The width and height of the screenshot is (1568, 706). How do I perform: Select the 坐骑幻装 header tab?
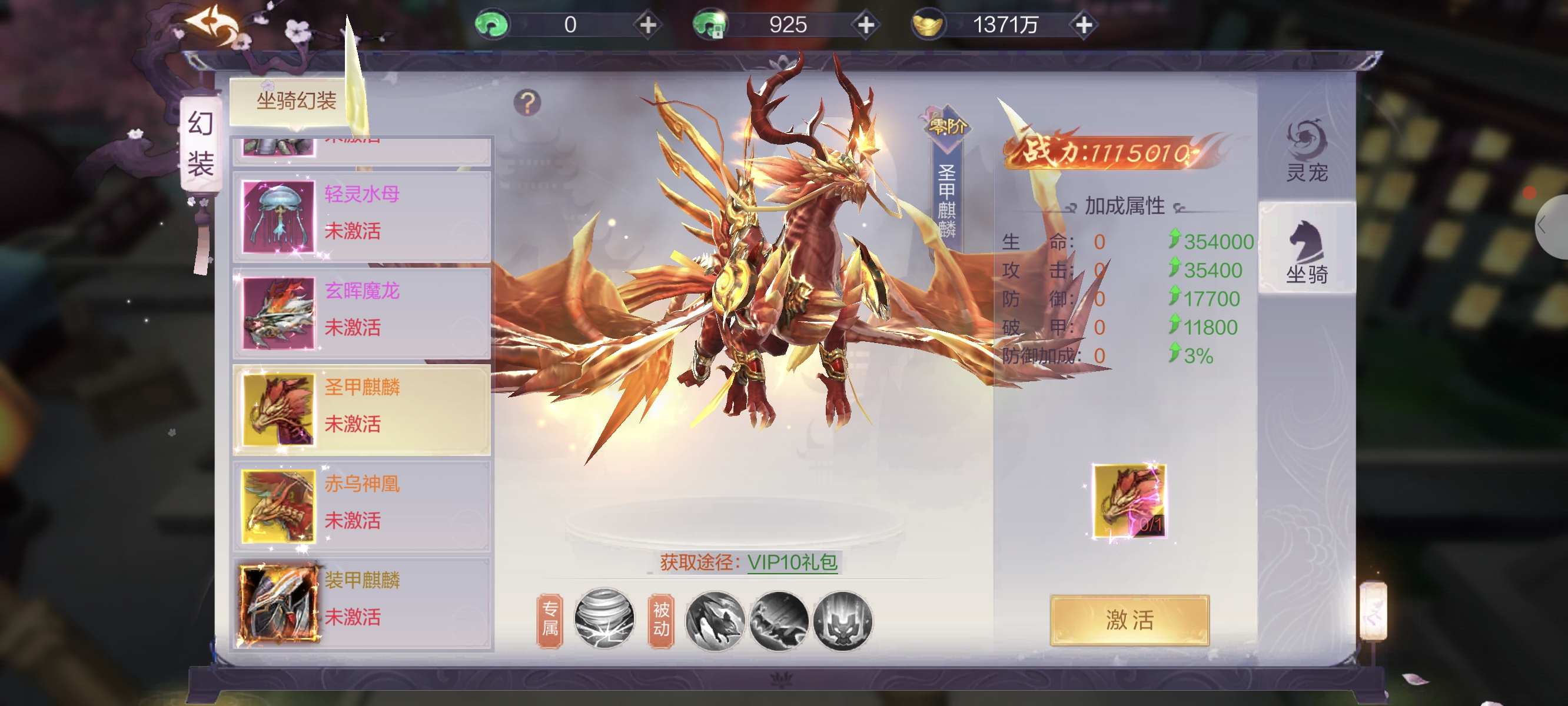pos(296,101)
